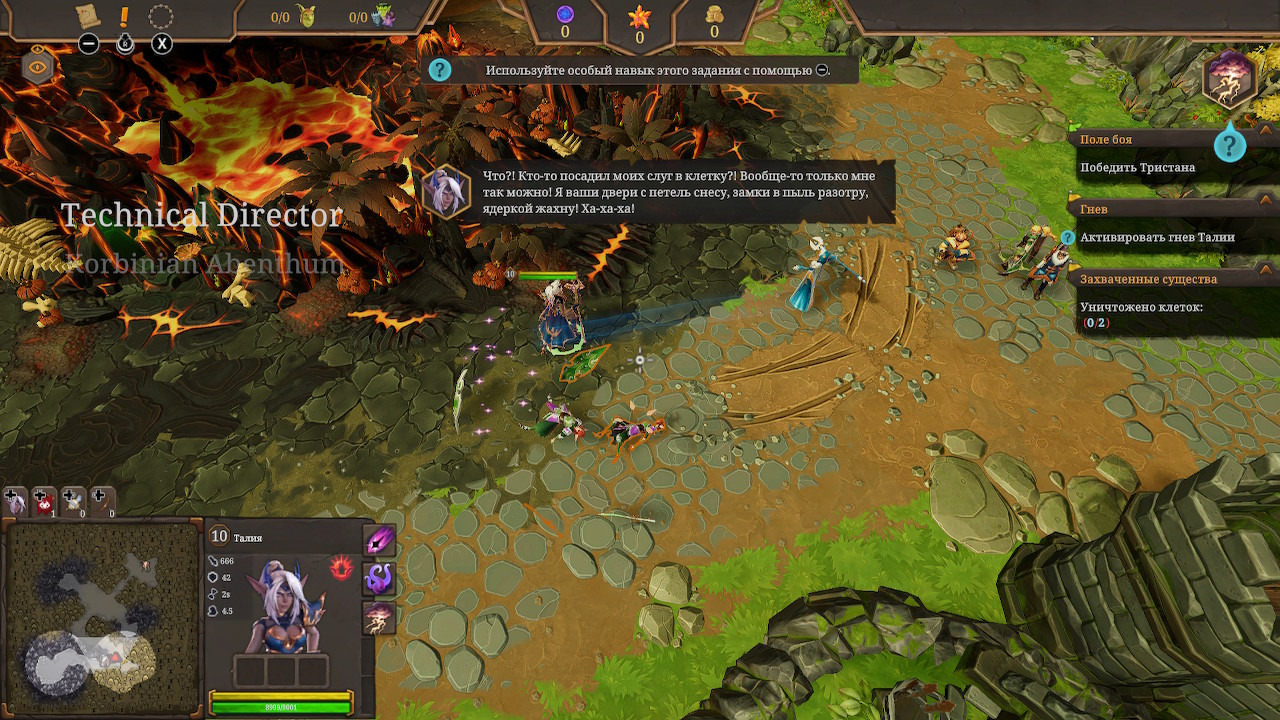Select Thalia hero group icon above minimap
1280x720 pixels.
coord(15,501)
